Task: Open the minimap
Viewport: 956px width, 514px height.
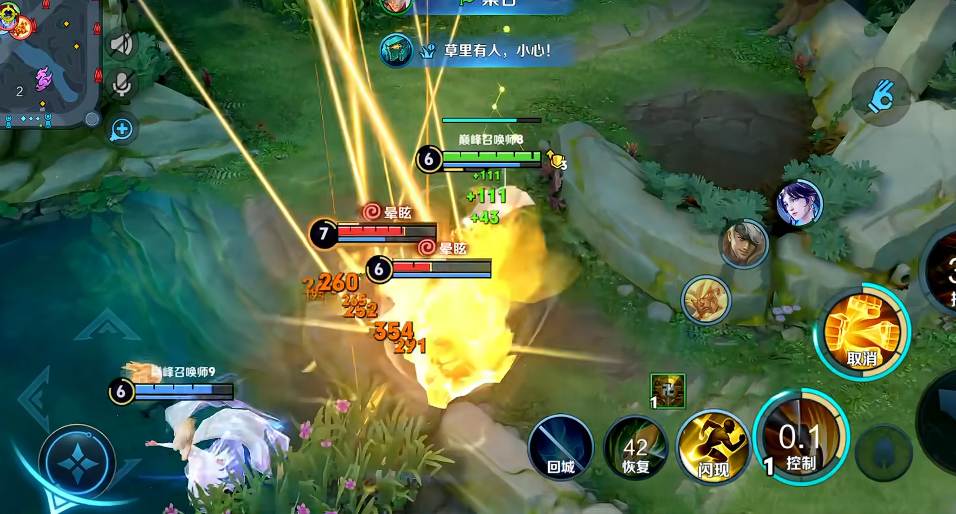Action: click(x=48, y=64)
